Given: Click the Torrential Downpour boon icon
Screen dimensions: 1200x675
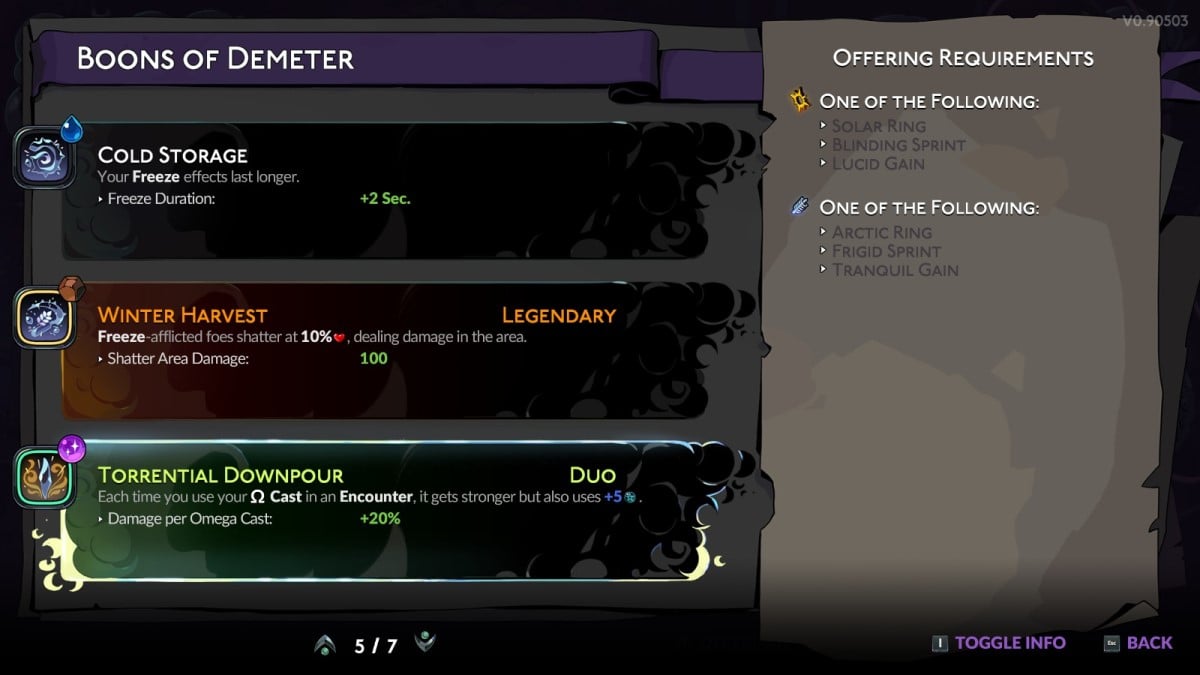Looking at the screenshot, I should pos(44,479).
